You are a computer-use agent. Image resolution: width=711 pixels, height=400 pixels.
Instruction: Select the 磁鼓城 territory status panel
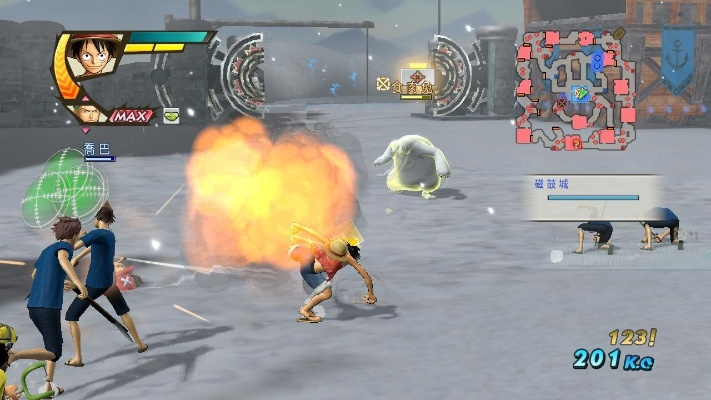[x=593, y=197]
